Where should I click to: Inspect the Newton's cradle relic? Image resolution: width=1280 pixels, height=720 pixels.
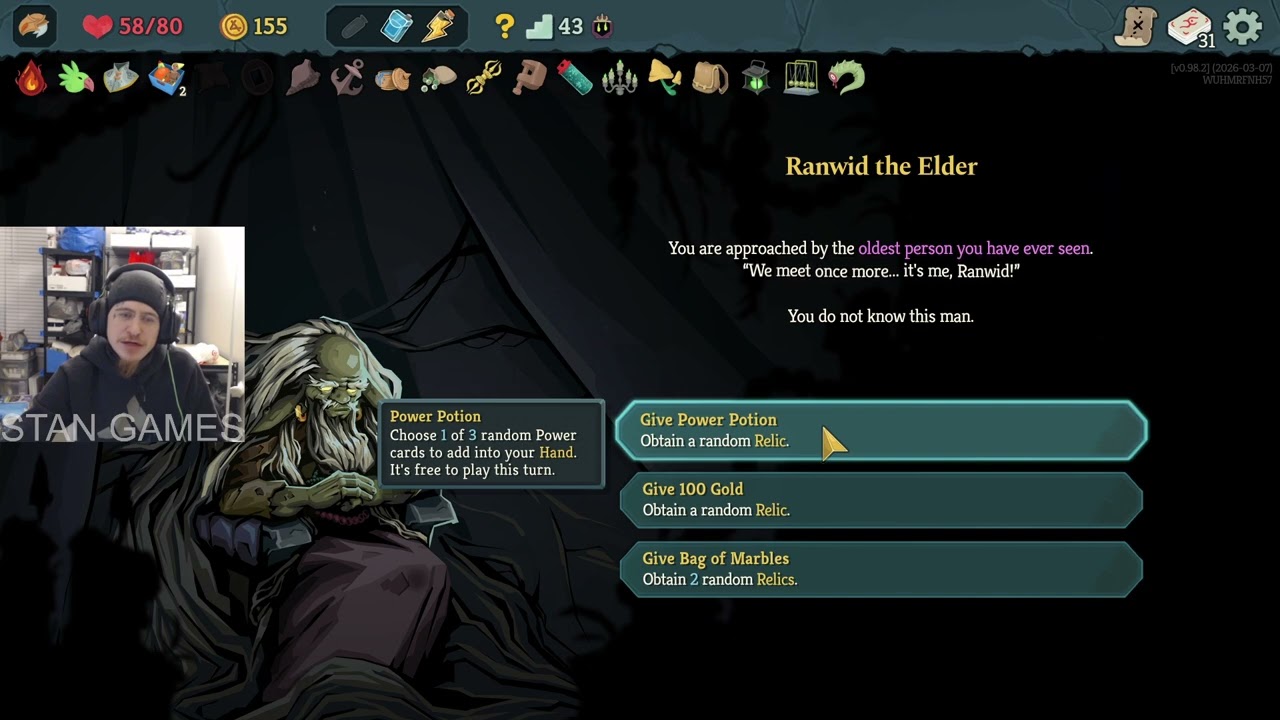801,78
